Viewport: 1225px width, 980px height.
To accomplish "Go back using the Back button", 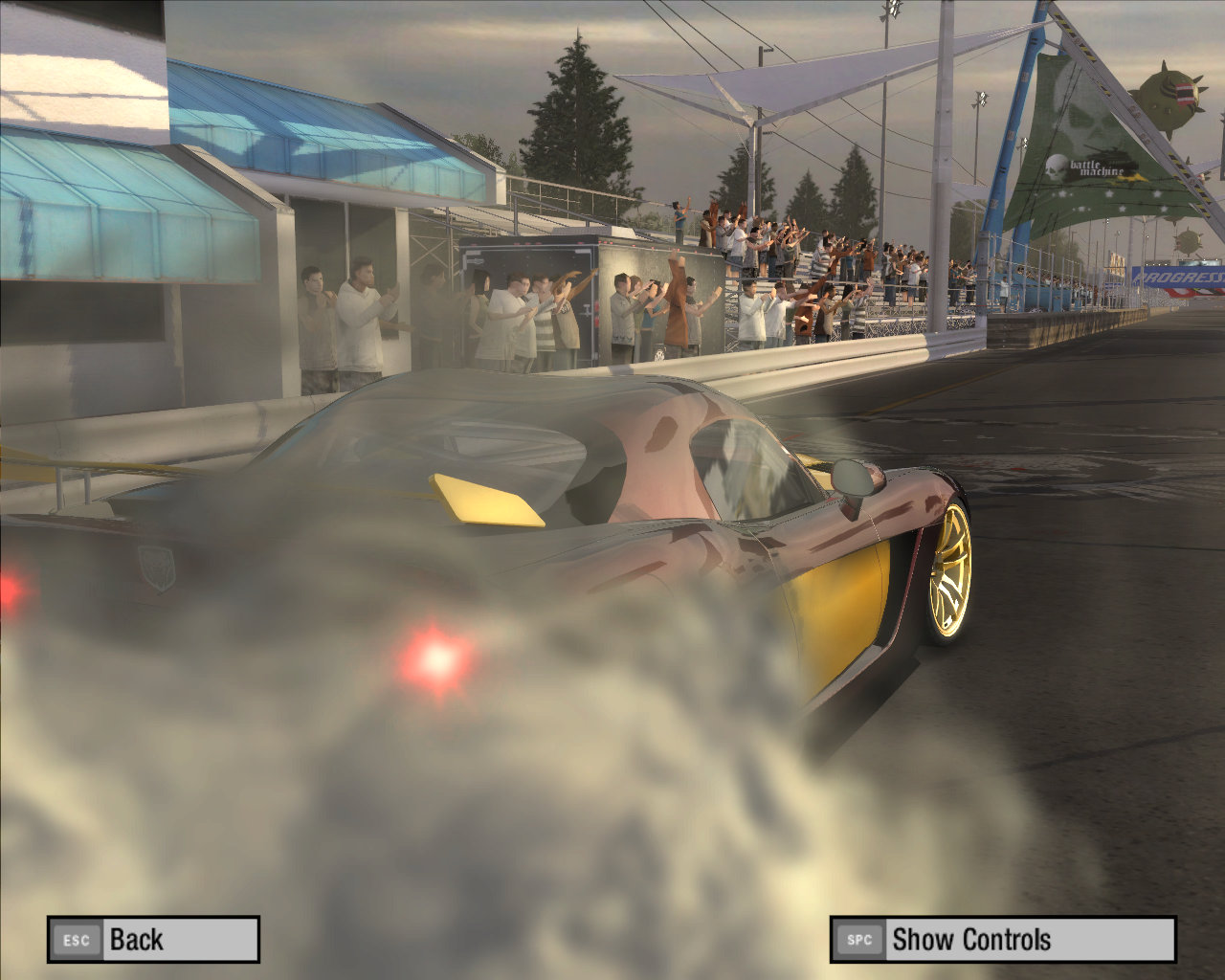I will click(153, 939).
